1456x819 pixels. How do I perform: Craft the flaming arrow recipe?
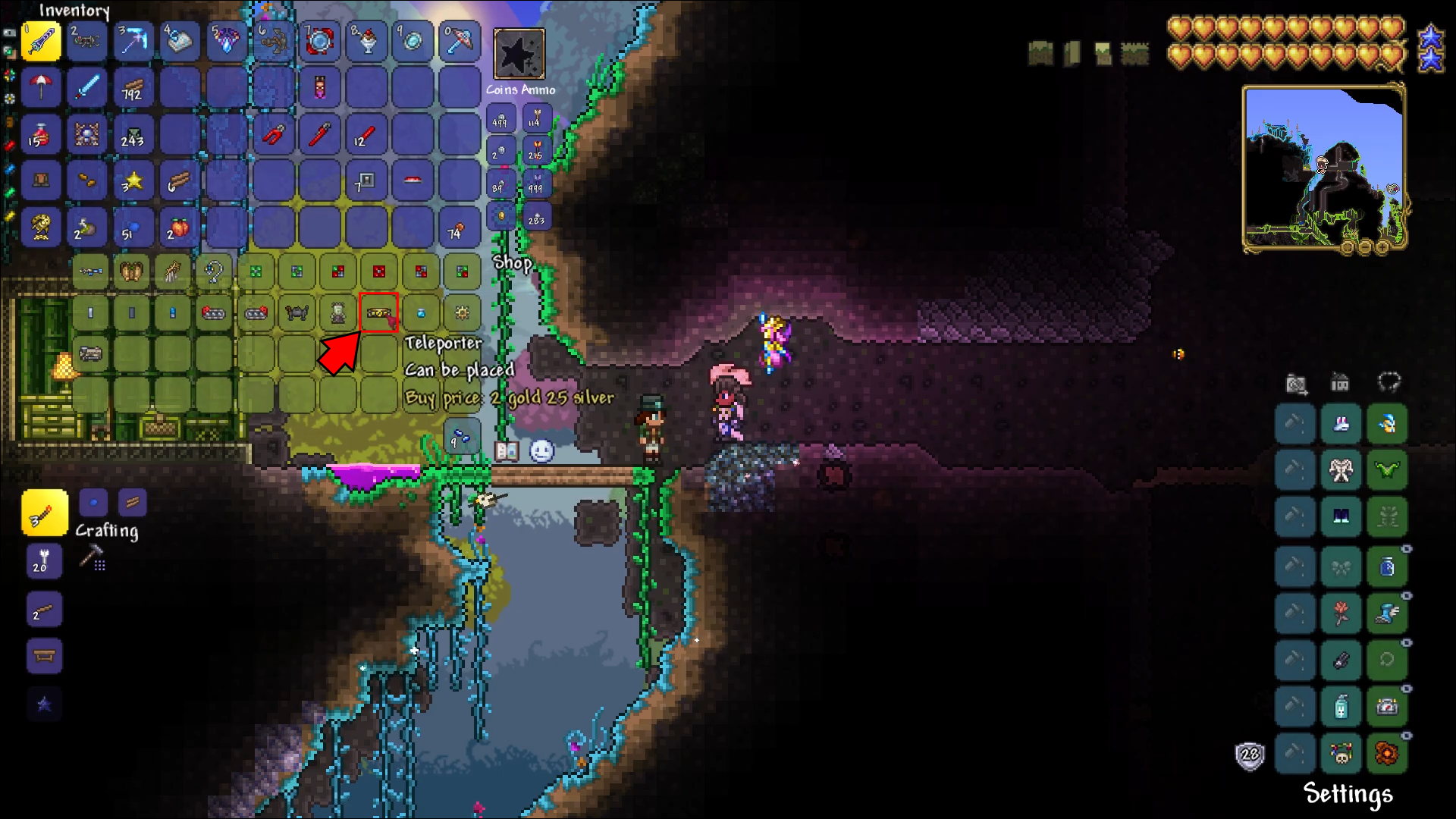pos(44,513)
